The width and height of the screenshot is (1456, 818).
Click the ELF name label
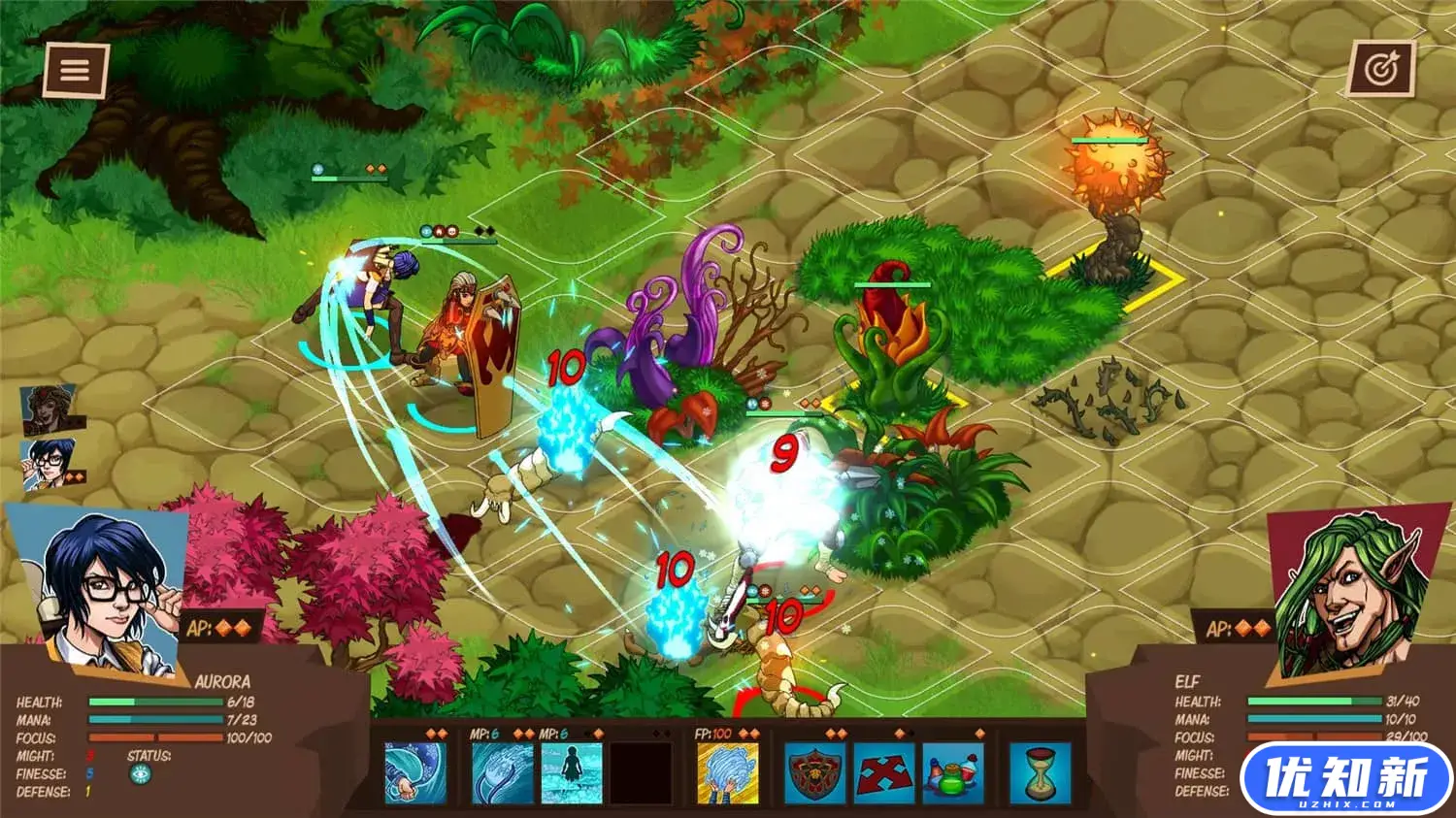coord(1190,682)
